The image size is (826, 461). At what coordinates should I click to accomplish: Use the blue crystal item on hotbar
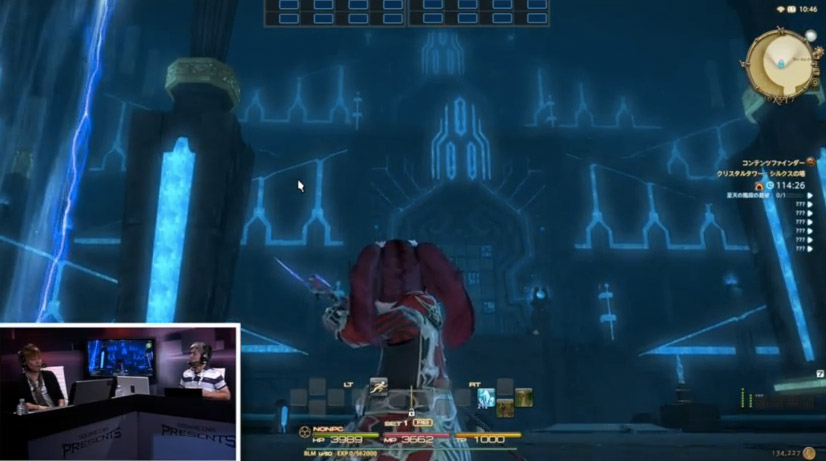click(x=486, y=397)
